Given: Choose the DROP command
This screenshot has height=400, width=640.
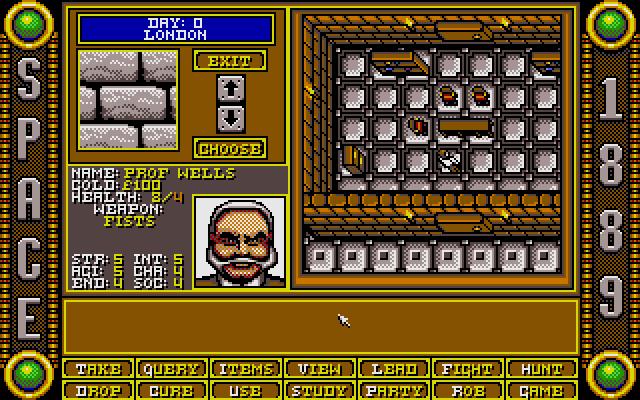Looking at the screenshot, I should point(98,390).
